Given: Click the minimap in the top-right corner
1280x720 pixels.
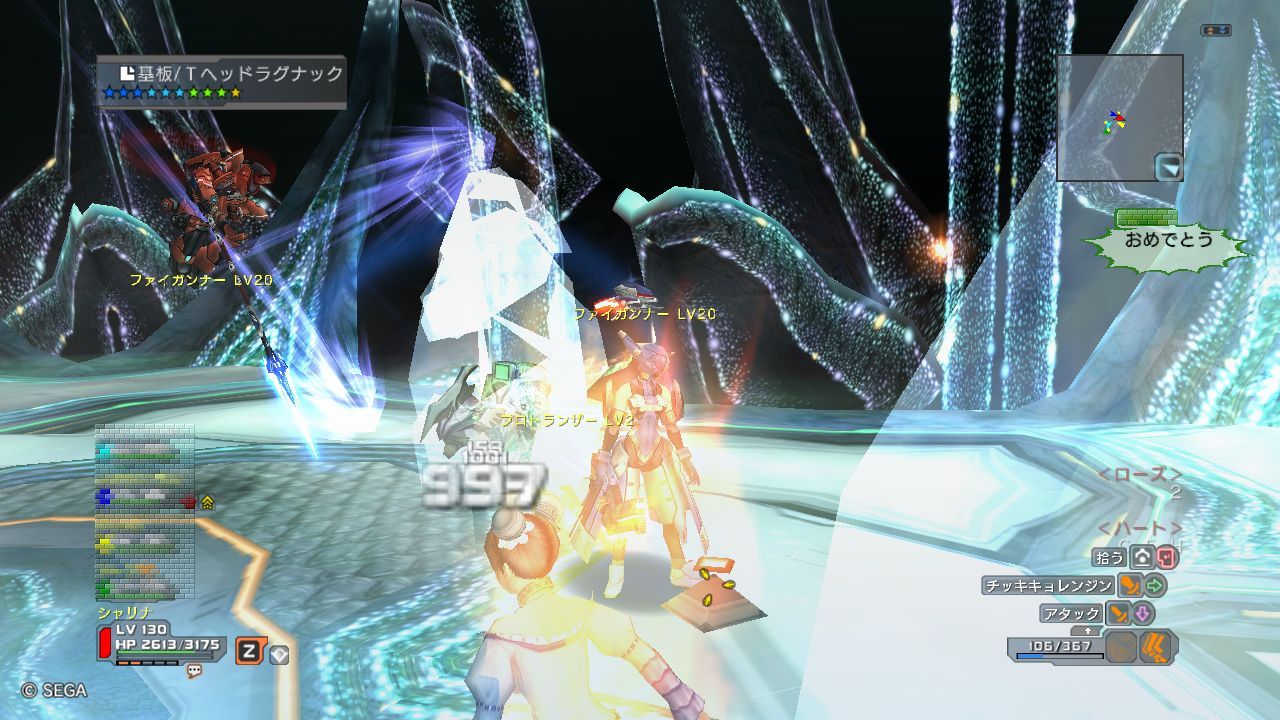Looking at the screenshot, I should (x=1119, y=117).
